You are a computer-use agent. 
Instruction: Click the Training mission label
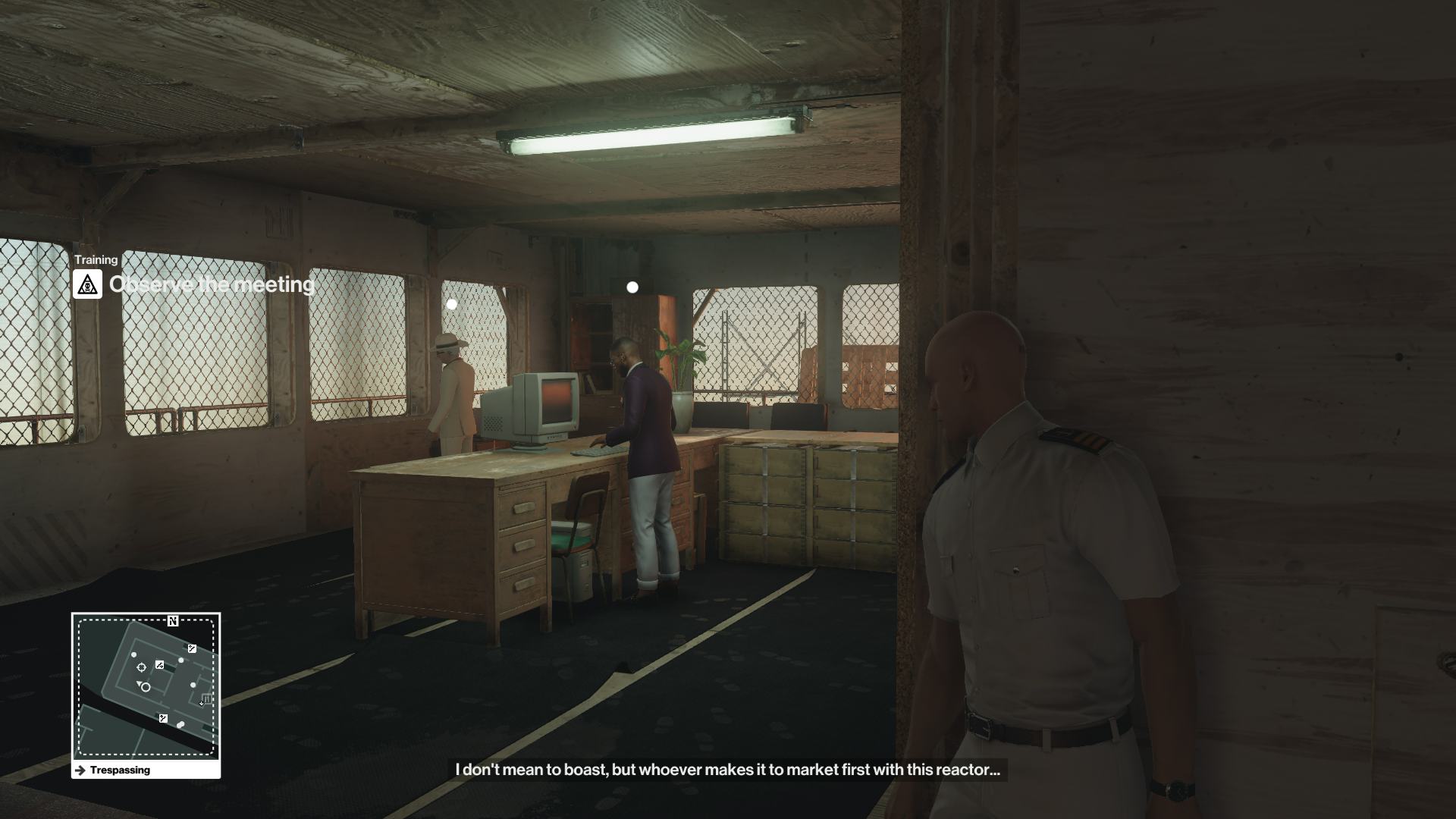(x=96, y=259)
